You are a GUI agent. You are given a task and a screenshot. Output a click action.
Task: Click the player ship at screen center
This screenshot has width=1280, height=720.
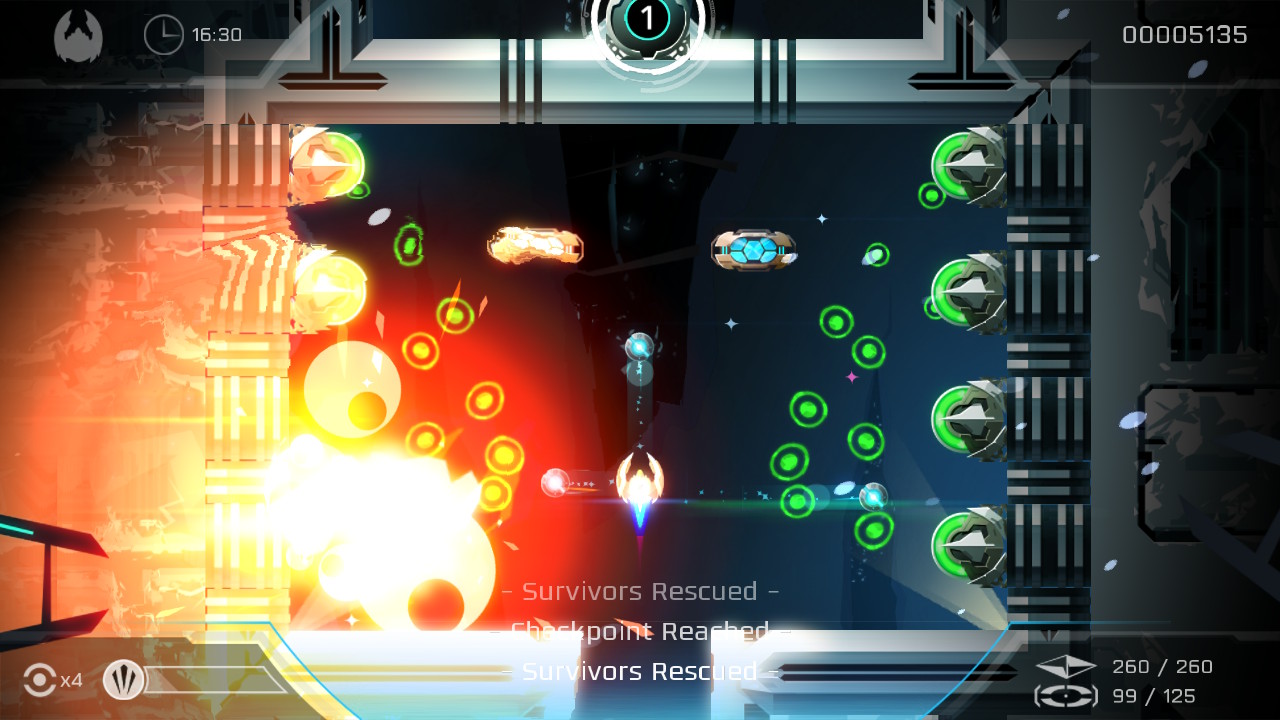641,480
